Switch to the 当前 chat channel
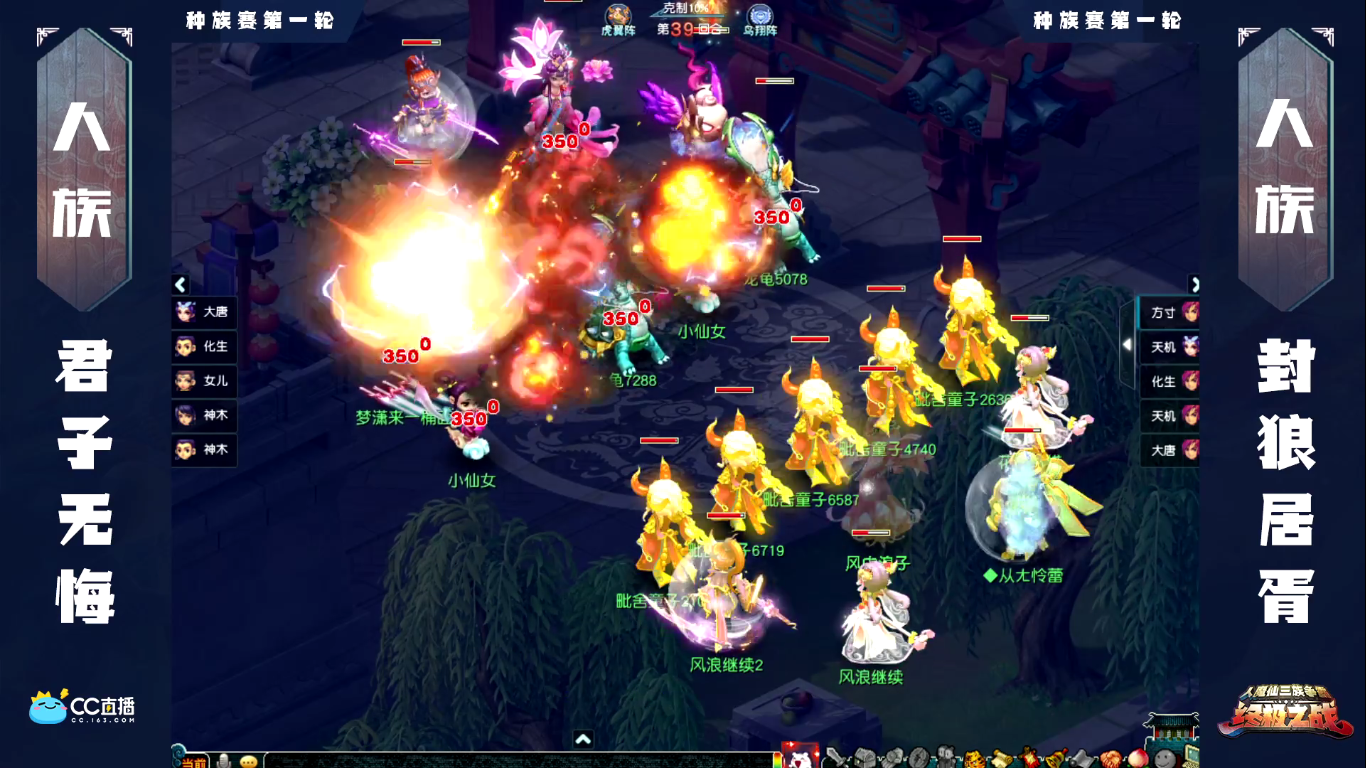Viewport: 1366px width, 768px height. (194, 761)
